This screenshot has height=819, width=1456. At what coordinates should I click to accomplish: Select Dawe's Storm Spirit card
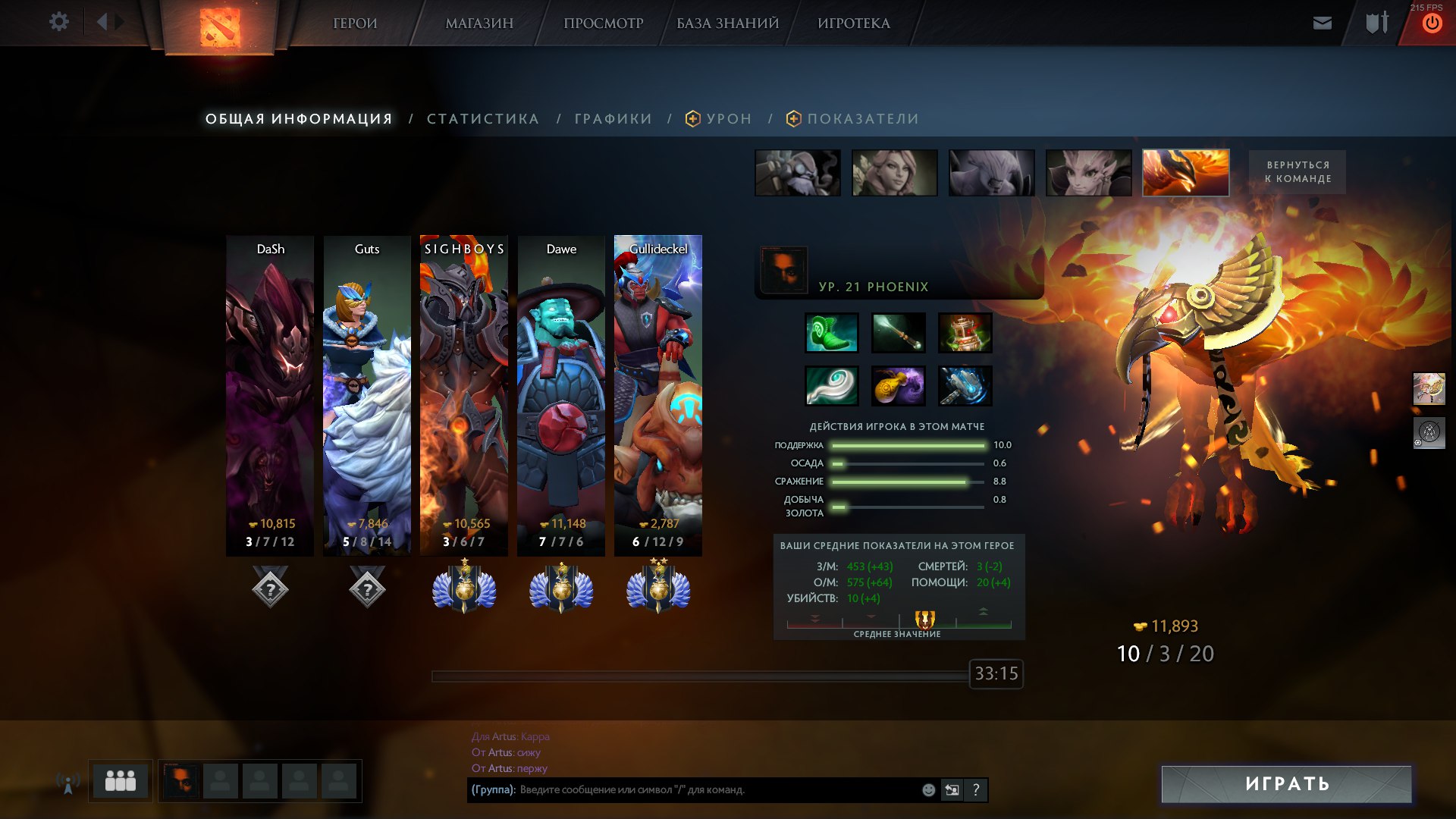click(561, 394)
